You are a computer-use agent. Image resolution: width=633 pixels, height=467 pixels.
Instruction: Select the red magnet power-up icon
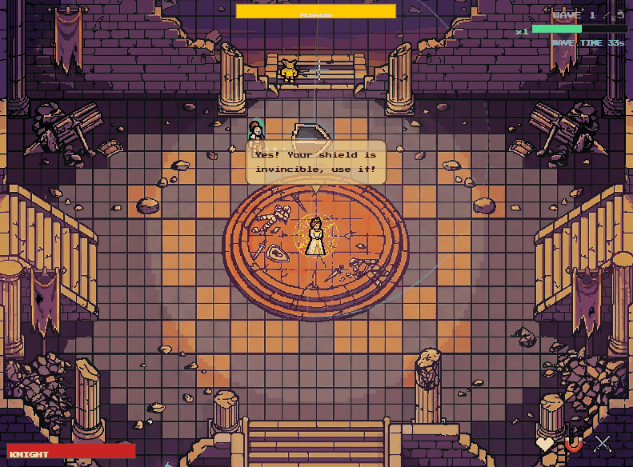574,442
